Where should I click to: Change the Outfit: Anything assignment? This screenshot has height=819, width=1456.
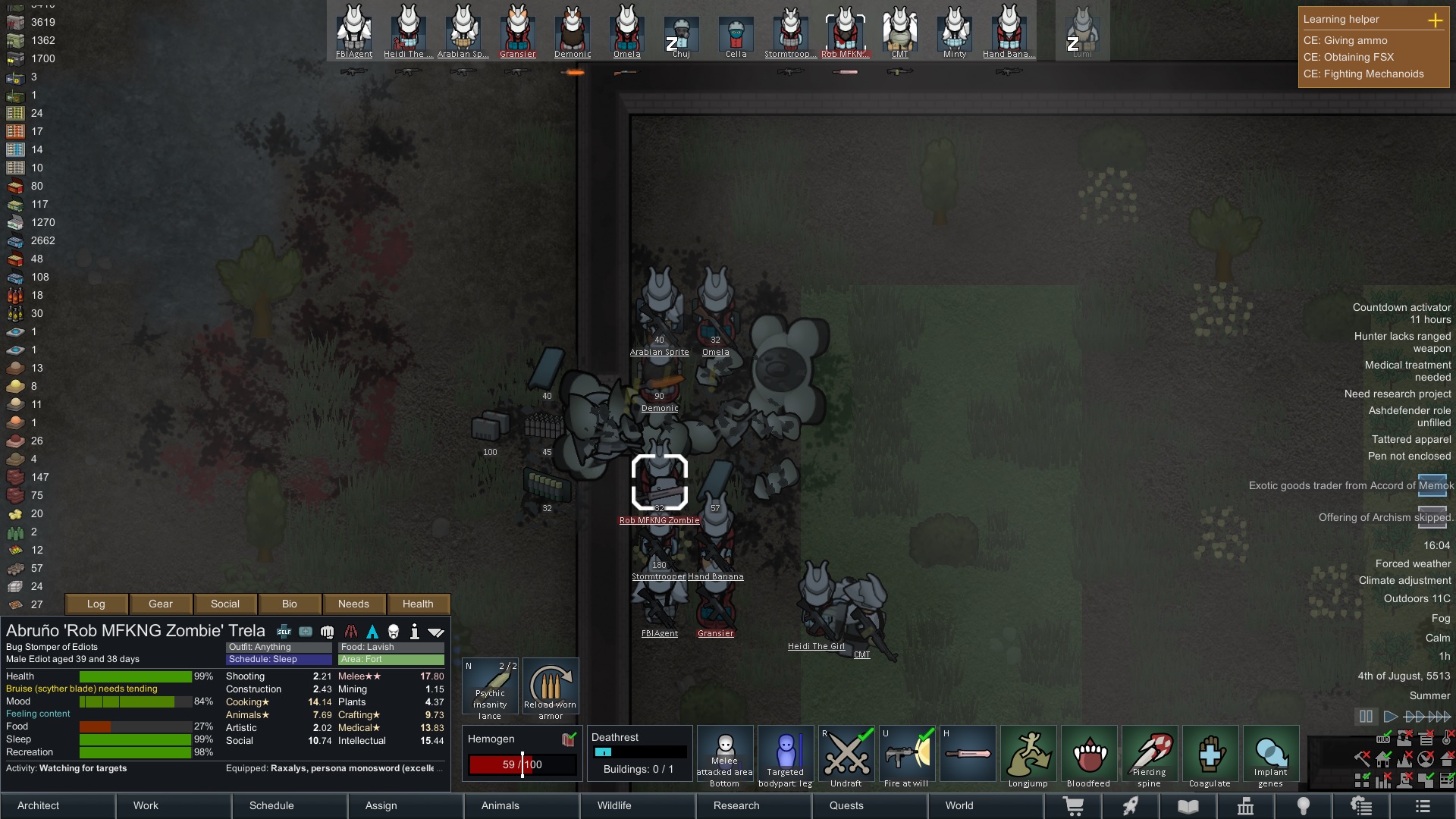(x=278, y=647)
